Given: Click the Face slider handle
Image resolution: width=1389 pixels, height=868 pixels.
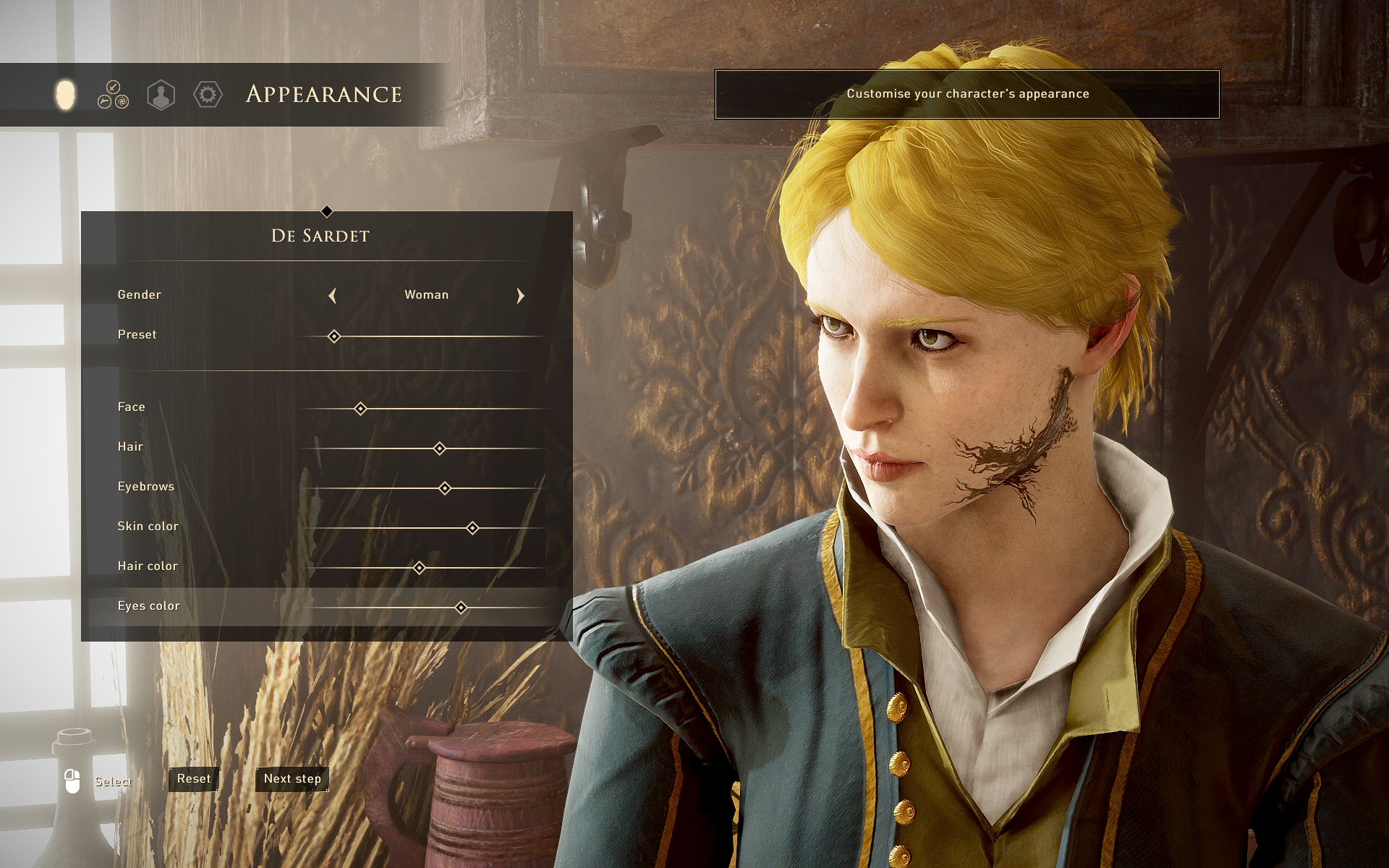Looking at the screenshot, I should [360, 409].
